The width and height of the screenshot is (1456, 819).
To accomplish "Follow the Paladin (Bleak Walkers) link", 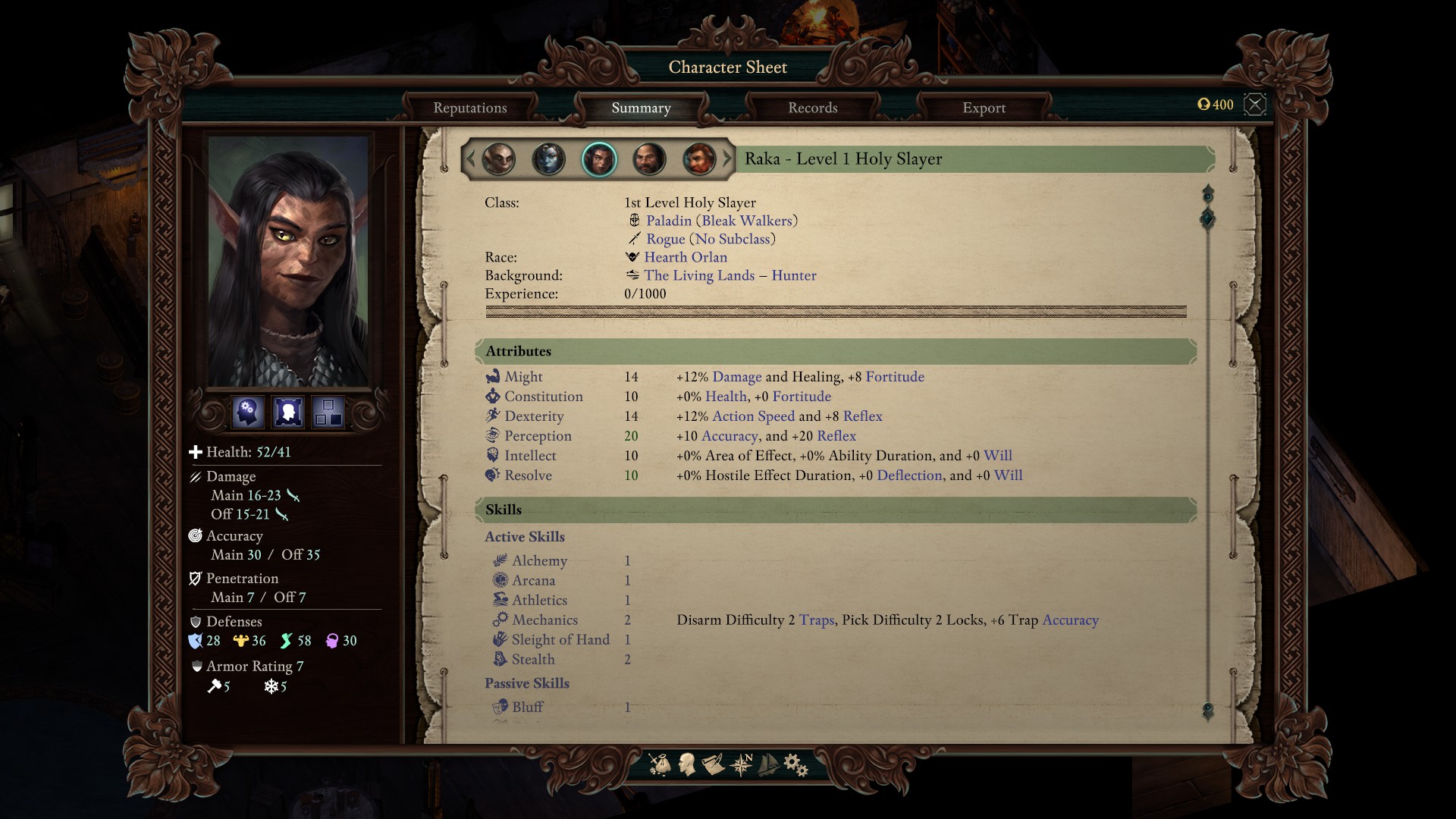I will pos(721,221).
